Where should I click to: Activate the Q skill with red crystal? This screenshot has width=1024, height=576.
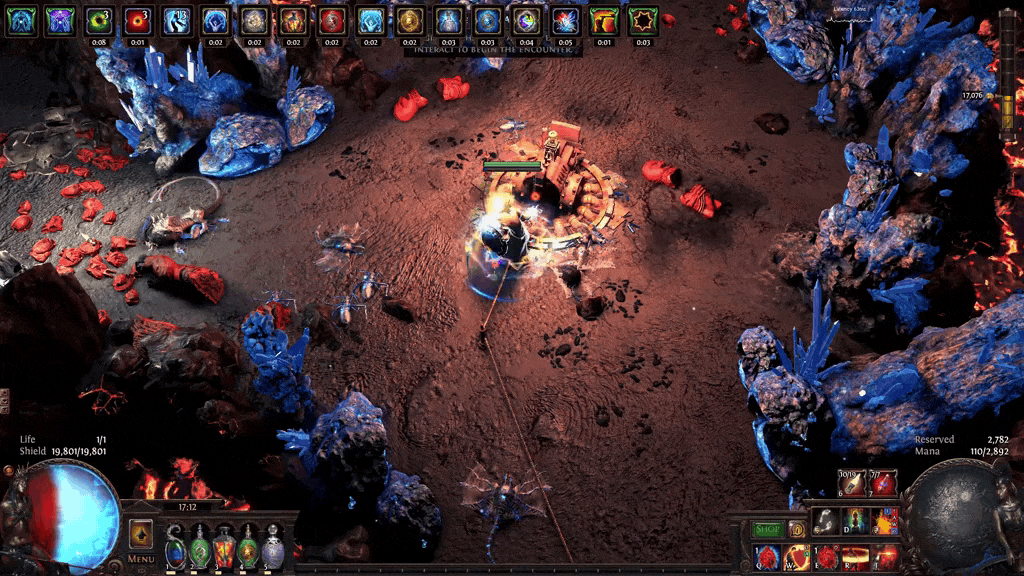click(768, 556)
